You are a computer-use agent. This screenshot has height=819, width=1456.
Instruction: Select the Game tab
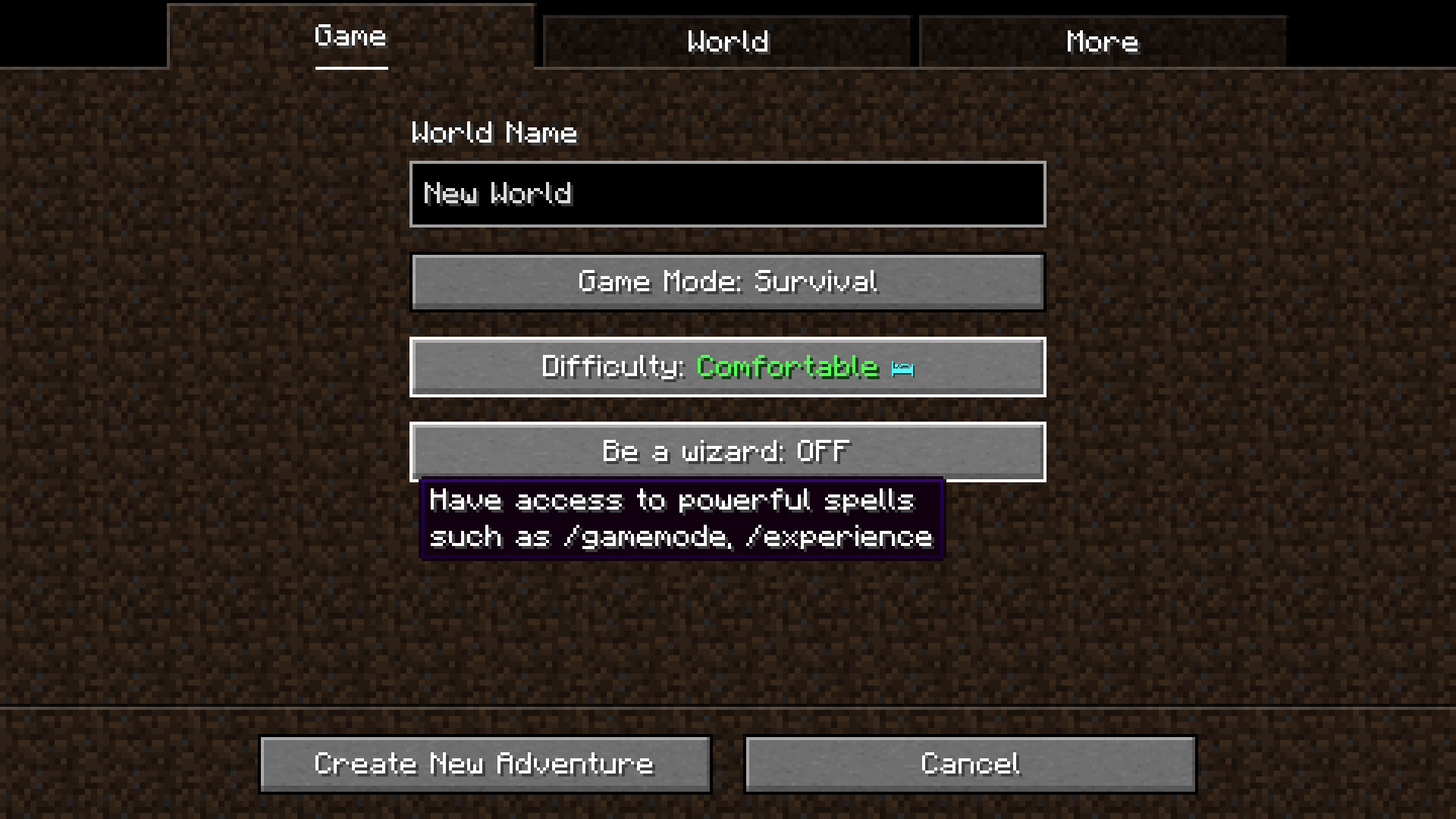click(350, 36)
